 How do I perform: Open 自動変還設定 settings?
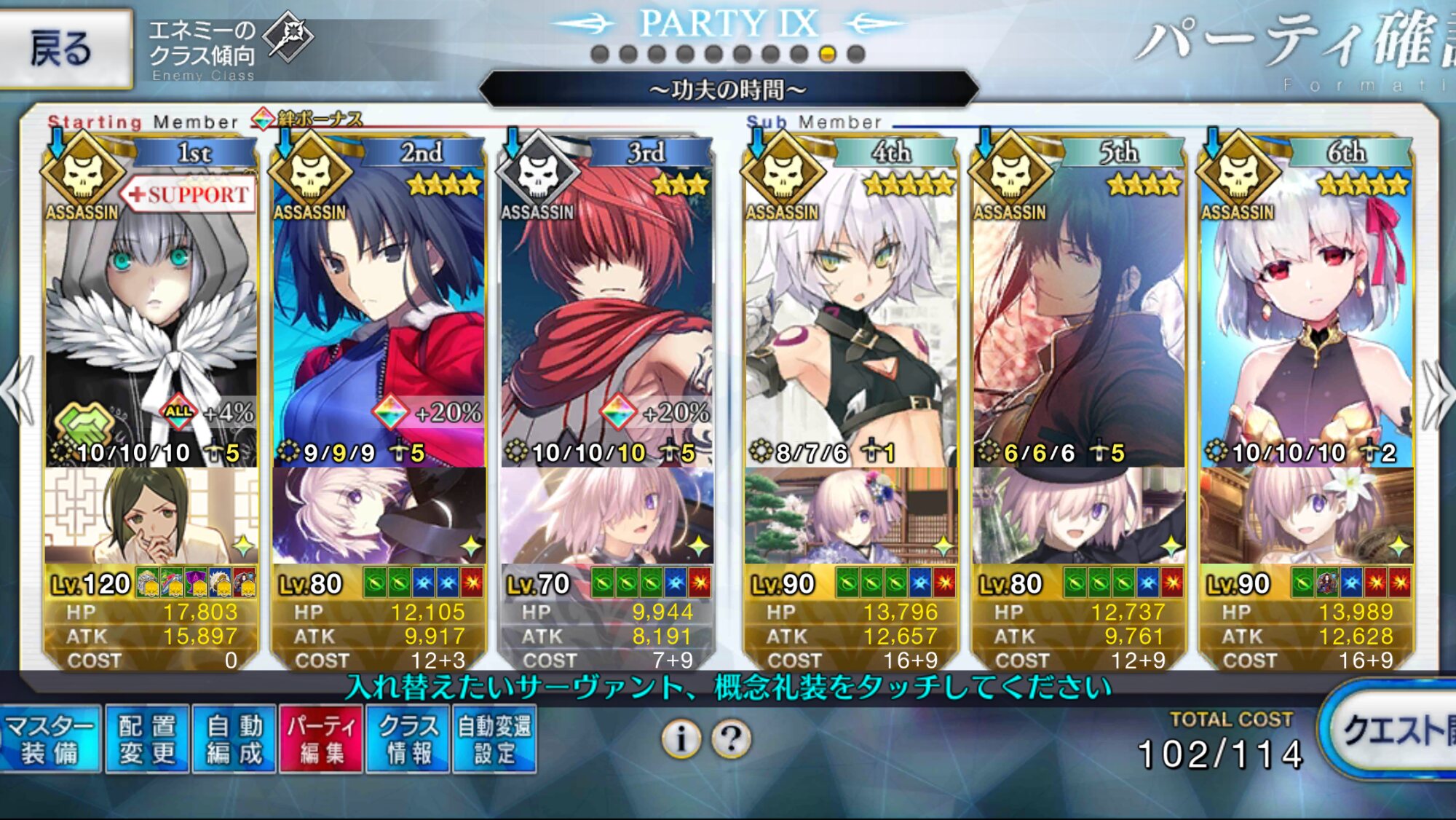pyautogui.click(x=495, y=739)
